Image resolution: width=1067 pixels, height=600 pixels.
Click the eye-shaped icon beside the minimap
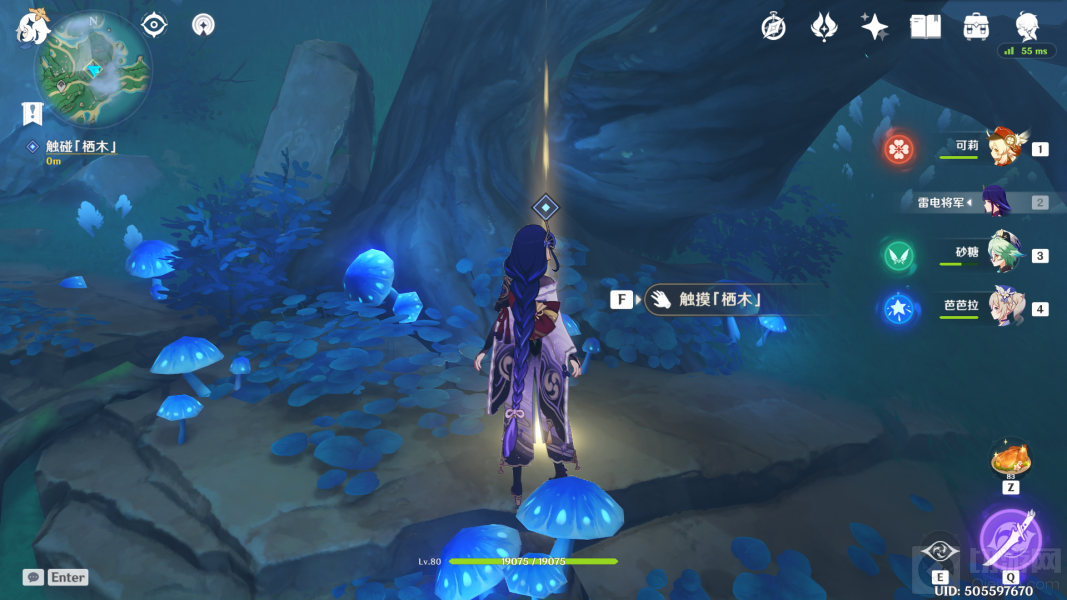154,25
